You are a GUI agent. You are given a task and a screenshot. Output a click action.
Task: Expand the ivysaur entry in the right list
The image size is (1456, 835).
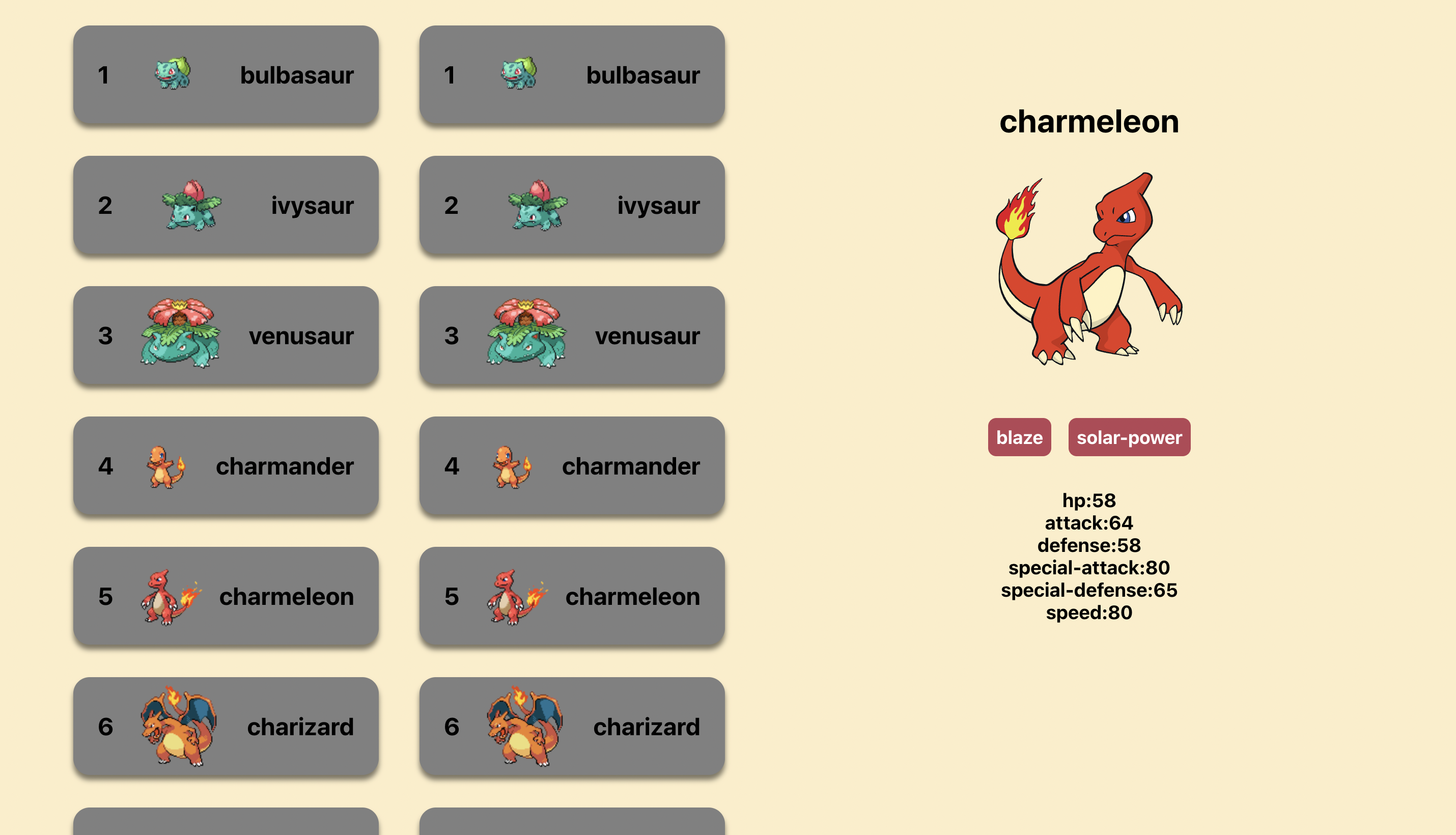click(x=572, y=205)
